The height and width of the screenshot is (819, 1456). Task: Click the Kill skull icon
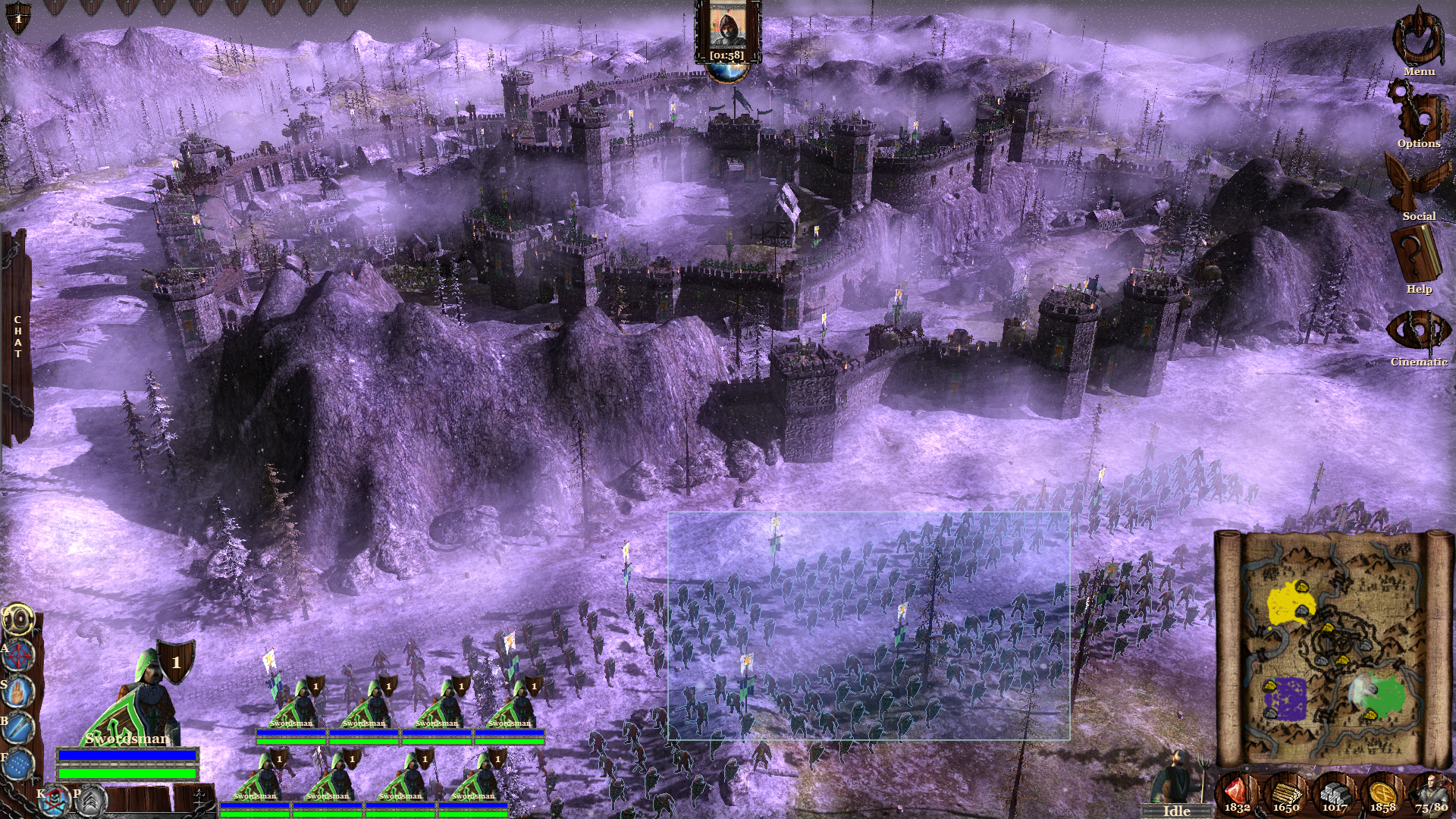coord(54,799)
